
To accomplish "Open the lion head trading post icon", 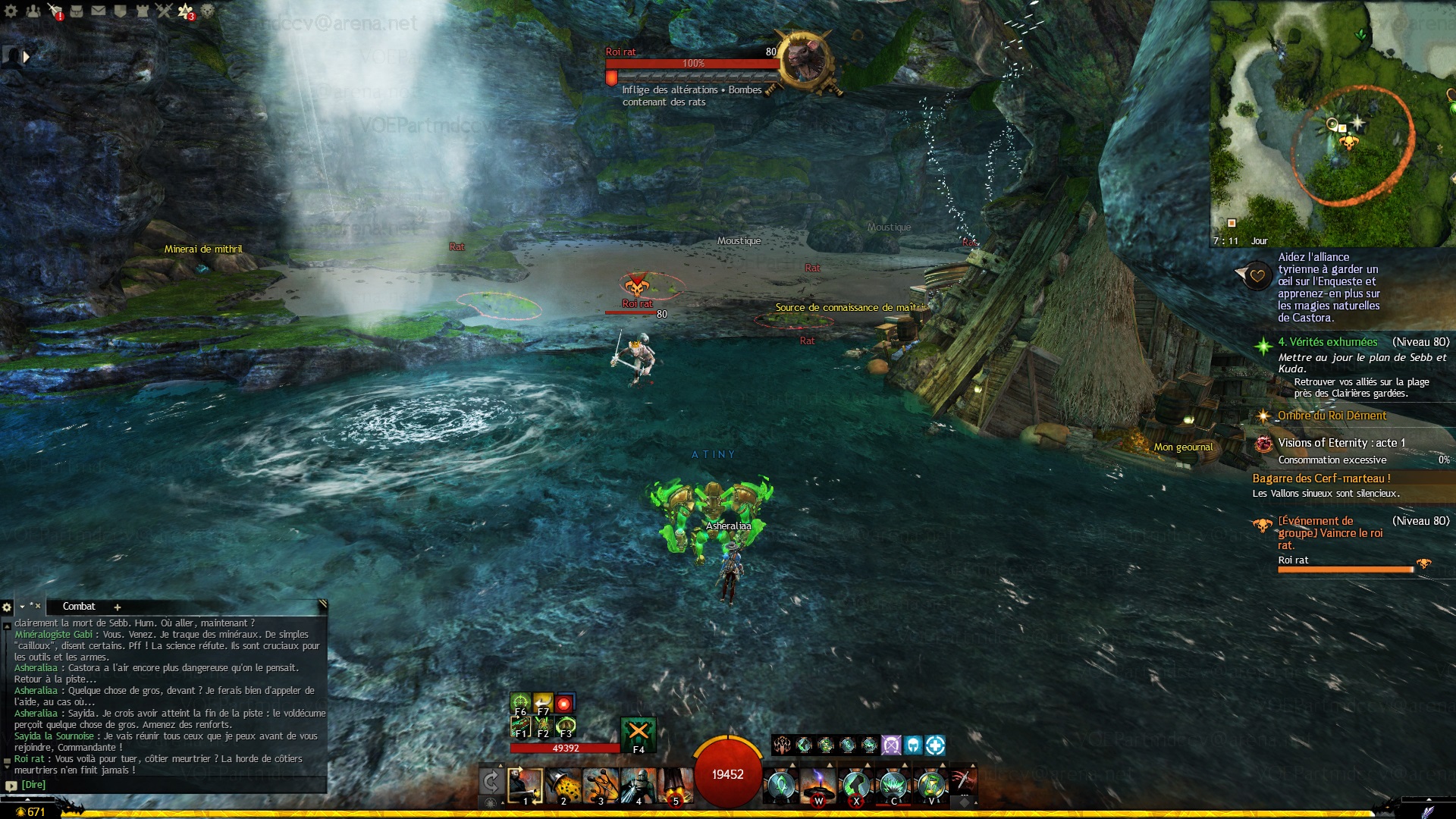I will 207,11.
